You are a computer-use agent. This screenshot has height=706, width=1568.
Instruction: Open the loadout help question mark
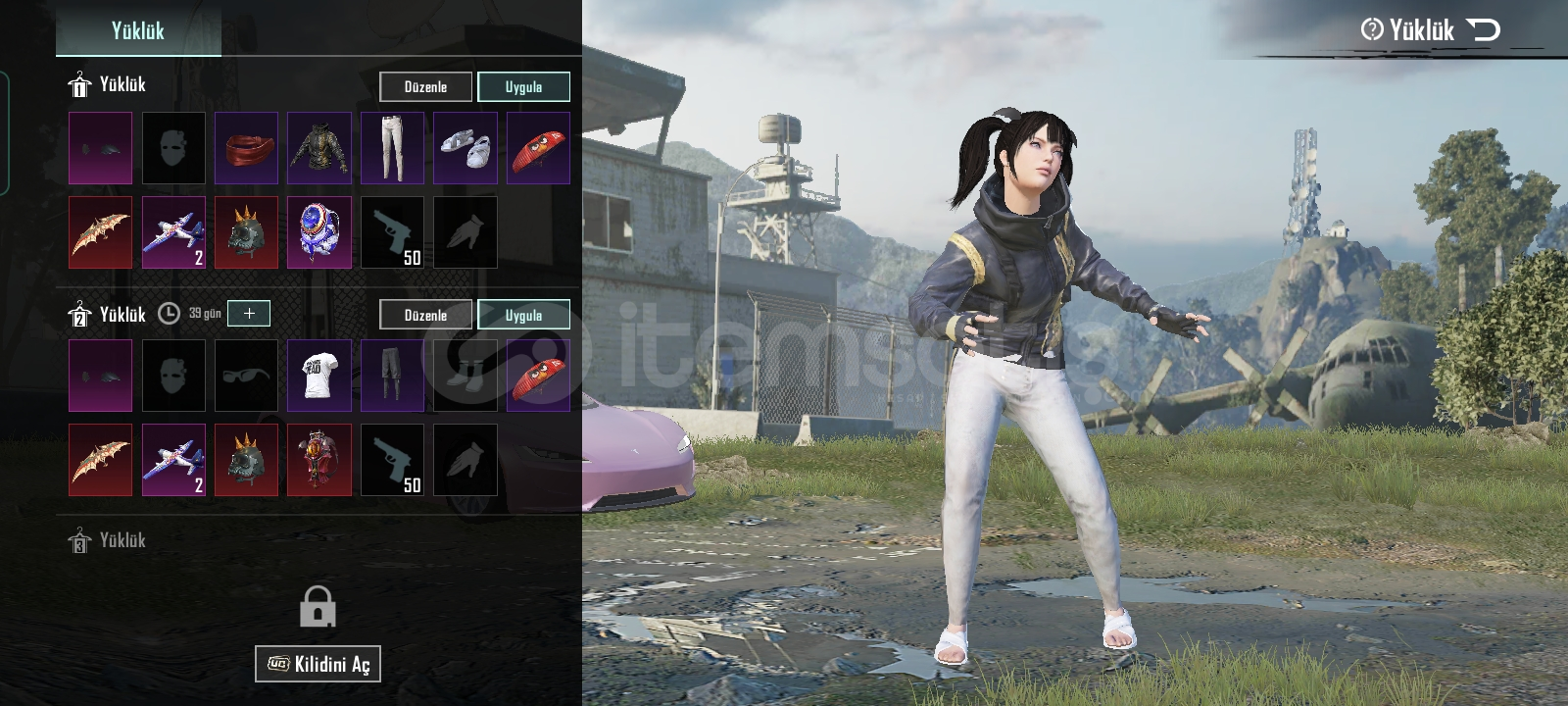[1372, 29]
